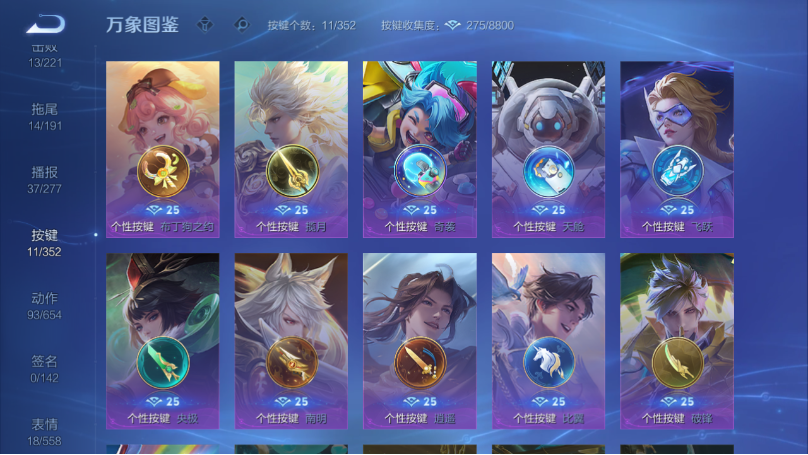The height and width of the screenshot is (455, 808).
Task: Open the 签名 category tab
Action: (x=45, y=368)
